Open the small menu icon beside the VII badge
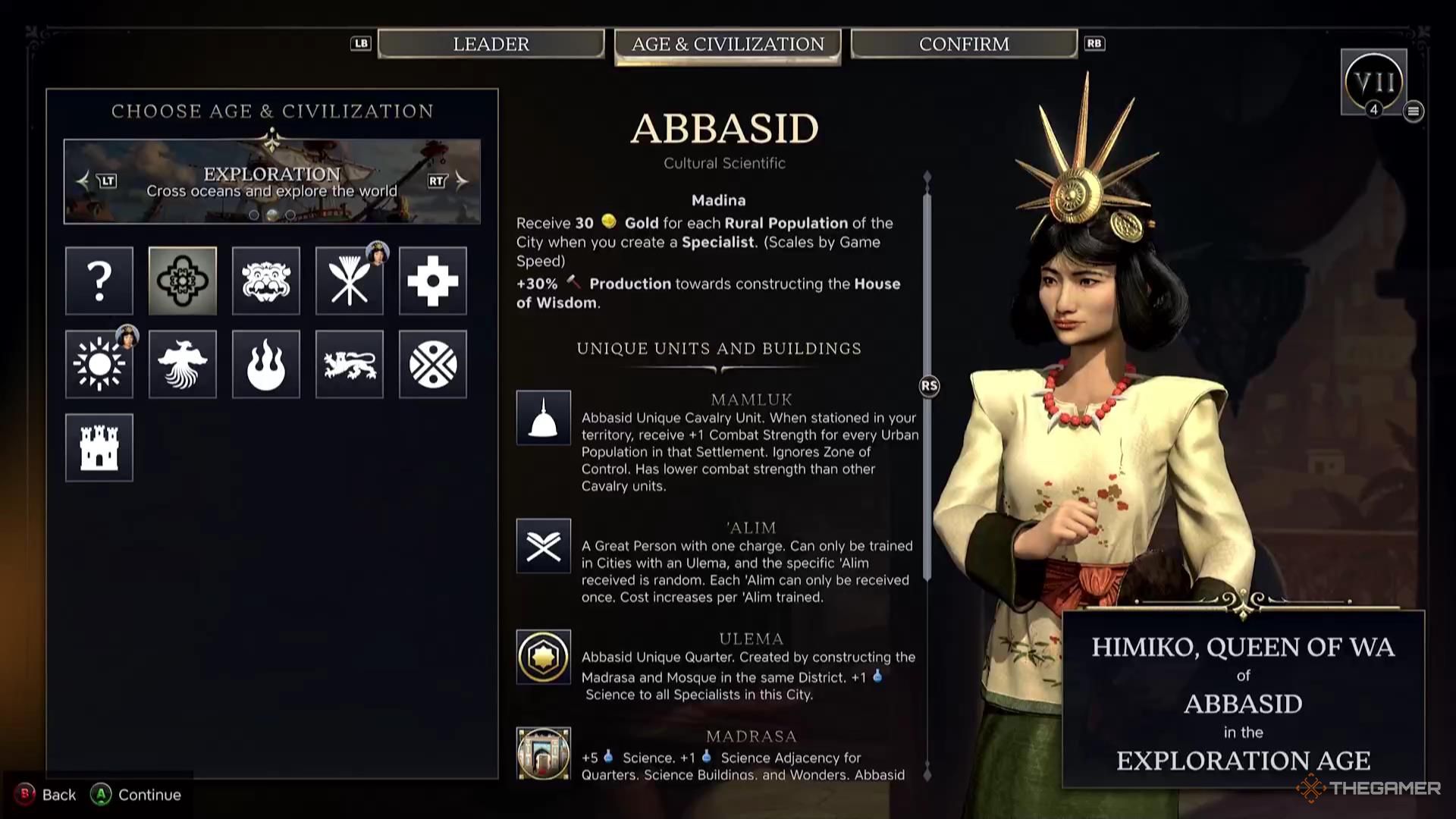Screen dimensions: 1456x819 1413,111
